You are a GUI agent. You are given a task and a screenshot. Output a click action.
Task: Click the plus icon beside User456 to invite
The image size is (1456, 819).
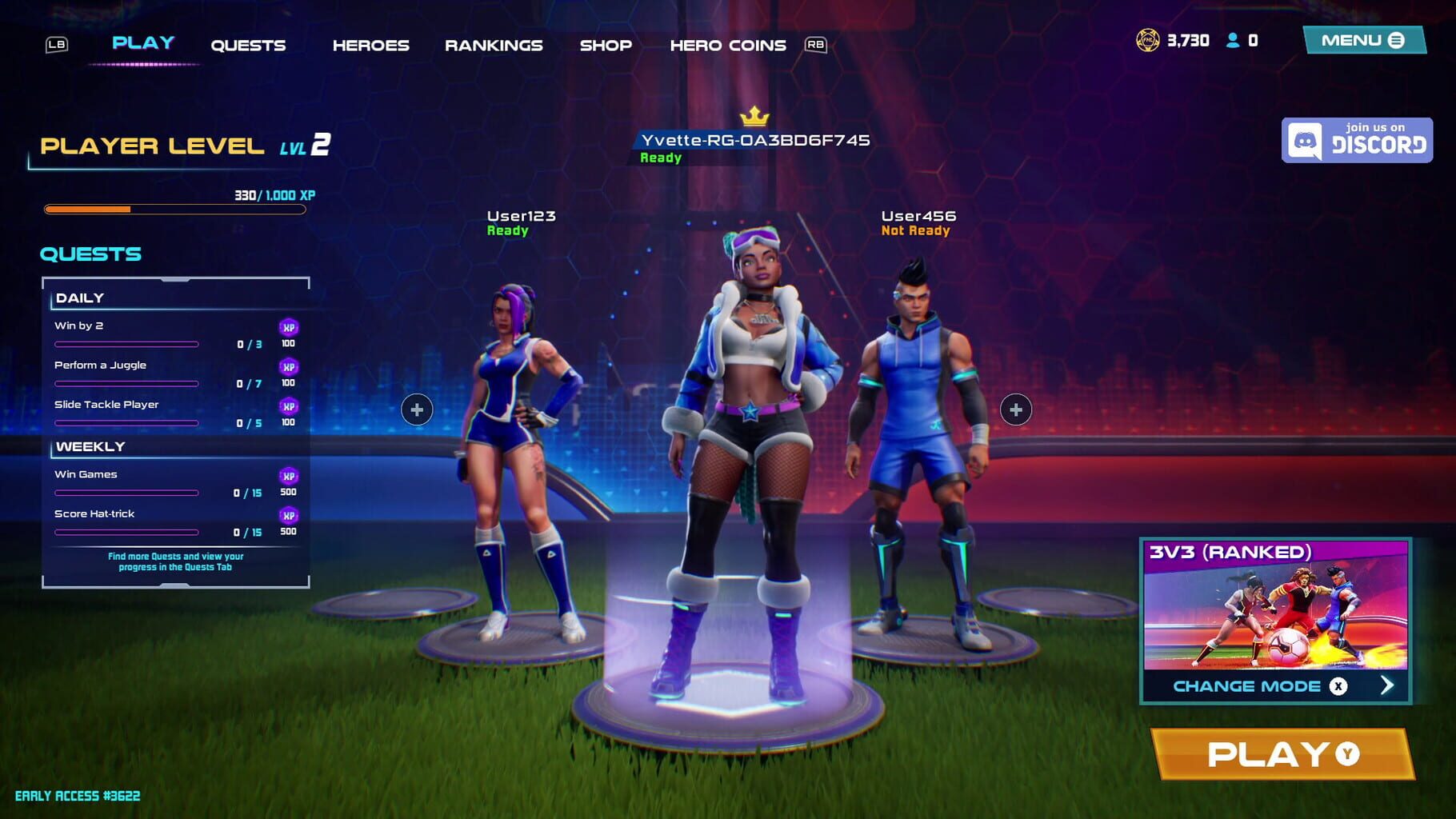(1017, 410)
